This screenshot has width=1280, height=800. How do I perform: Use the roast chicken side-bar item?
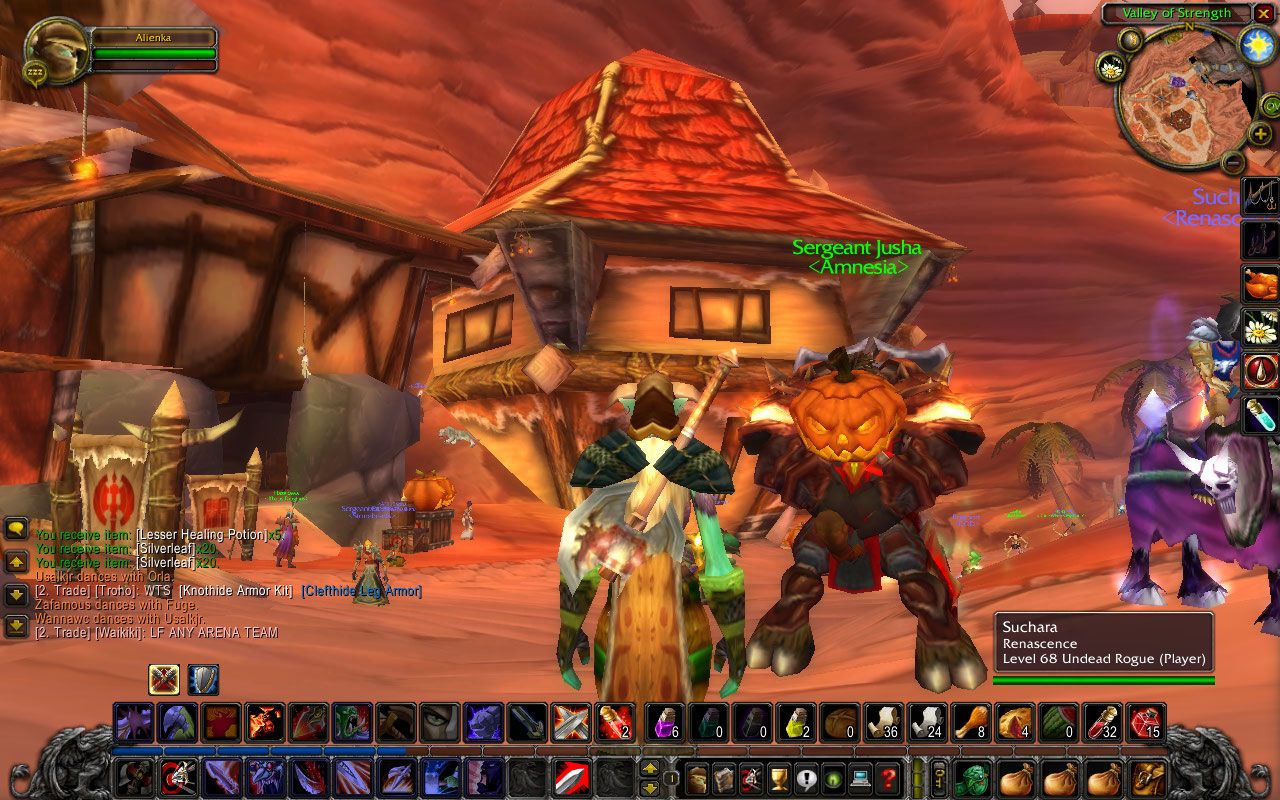pyautogui.click(x=1261, y=284)
